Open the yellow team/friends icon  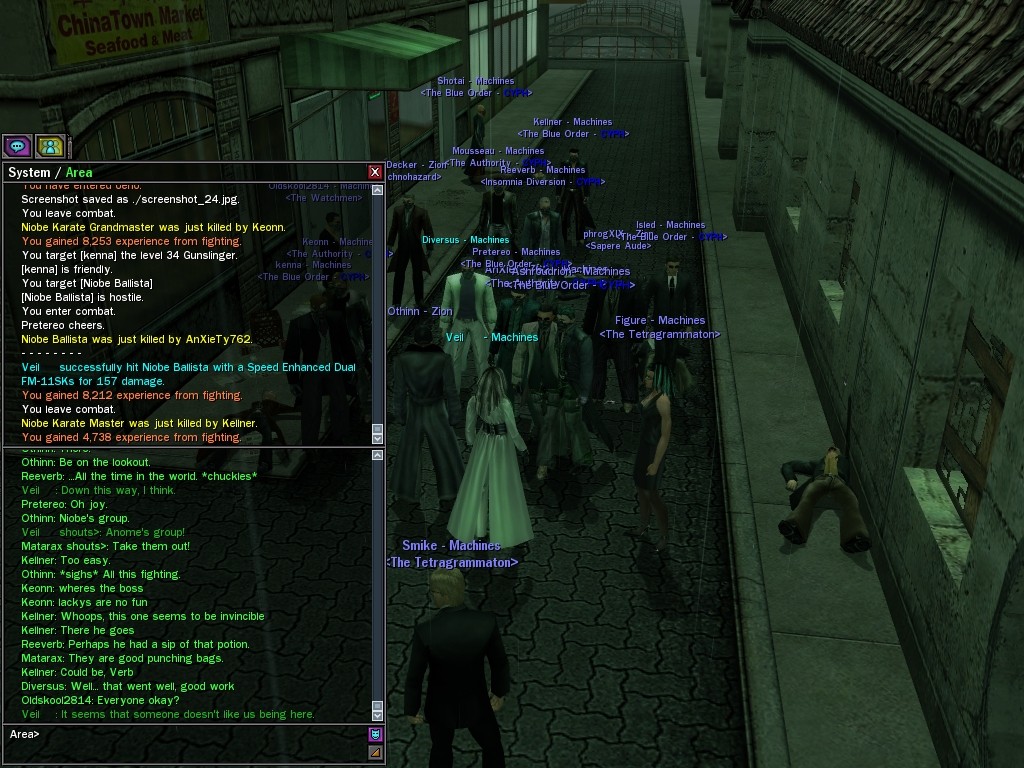[x=50, y=147]
